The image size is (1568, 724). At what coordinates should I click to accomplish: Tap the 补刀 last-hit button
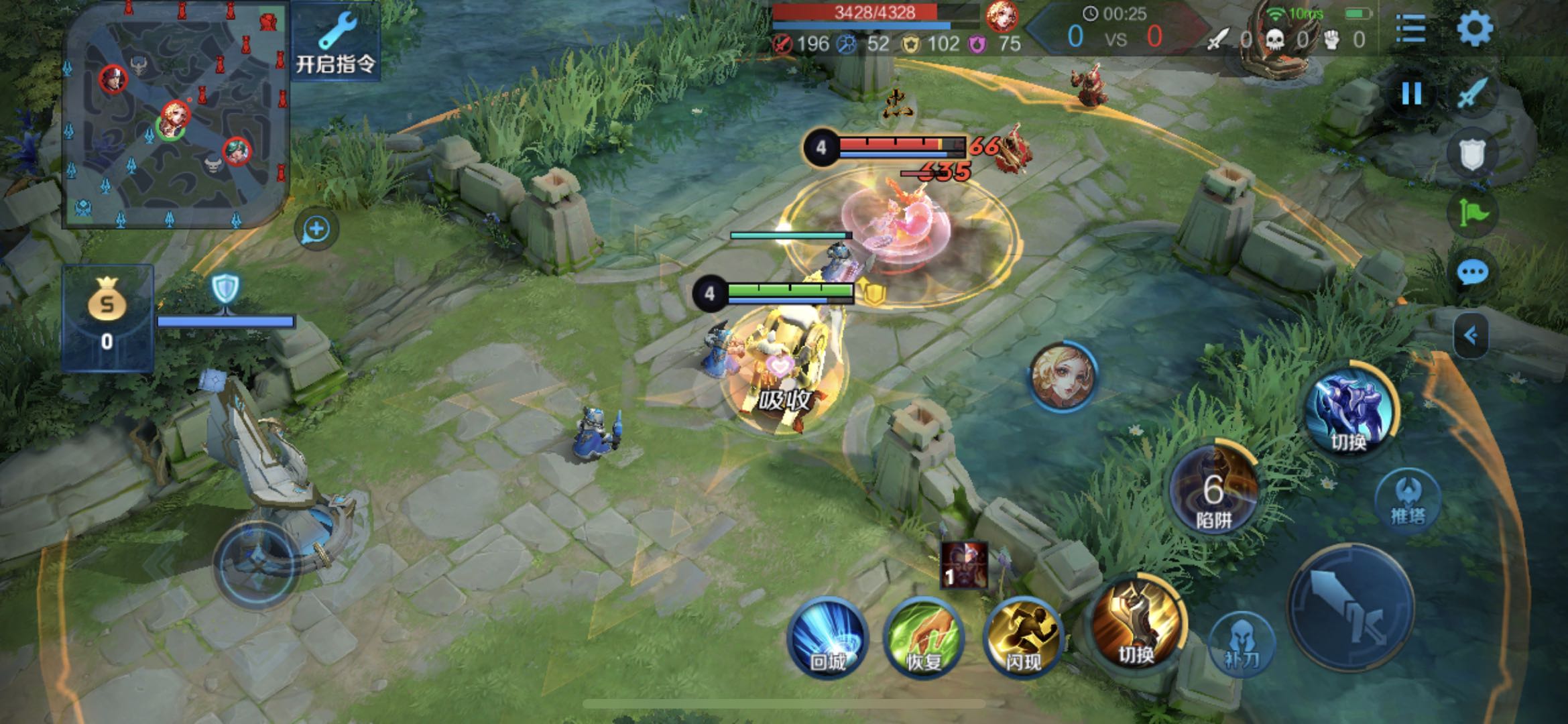pos(1242,644)
